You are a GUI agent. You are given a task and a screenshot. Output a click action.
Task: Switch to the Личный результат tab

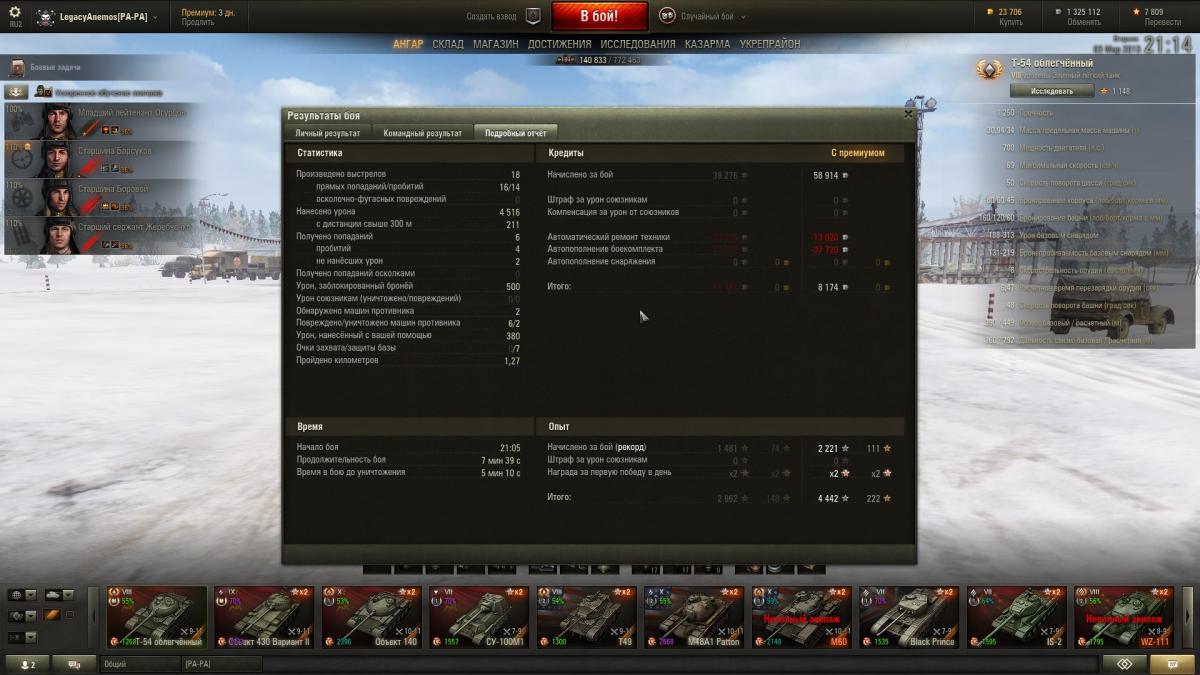click(327, 133)
